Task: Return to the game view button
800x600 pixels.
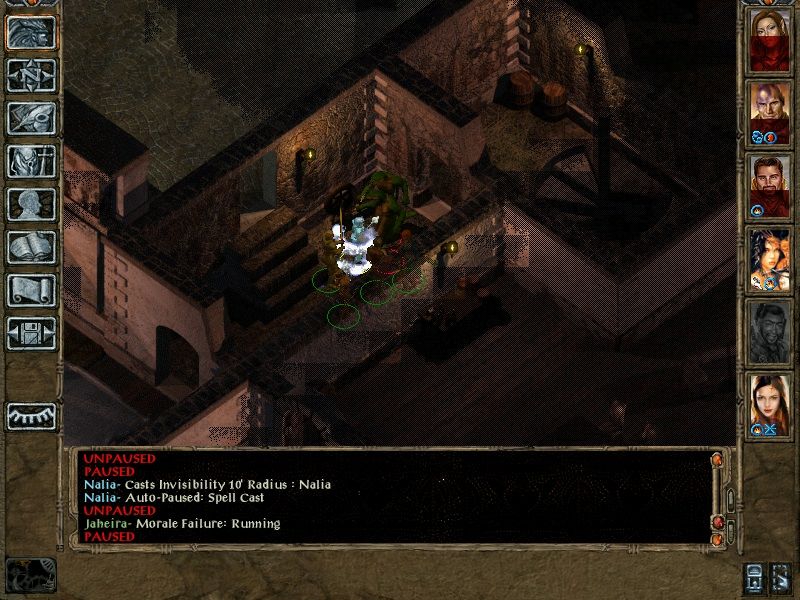Action: [x=31, y=33]
